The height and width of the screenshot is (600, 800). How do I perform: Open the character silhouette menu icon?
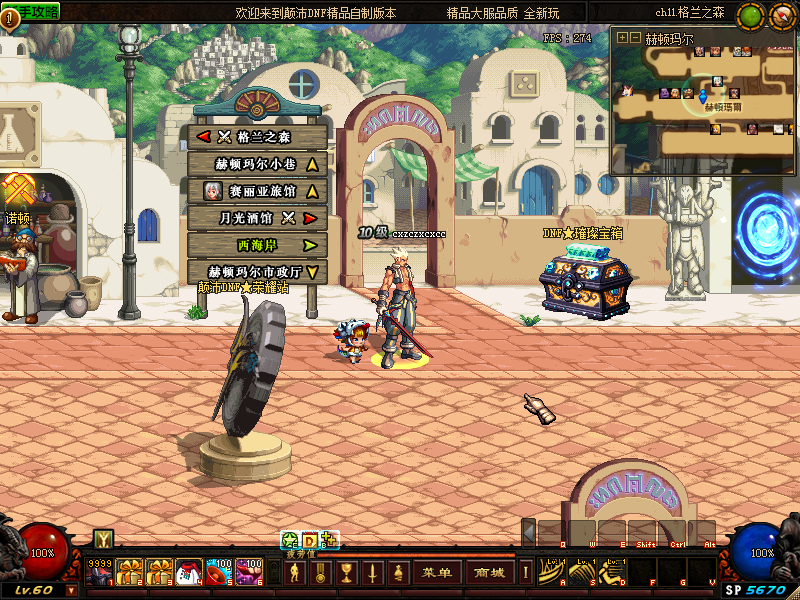click(296, 573)
